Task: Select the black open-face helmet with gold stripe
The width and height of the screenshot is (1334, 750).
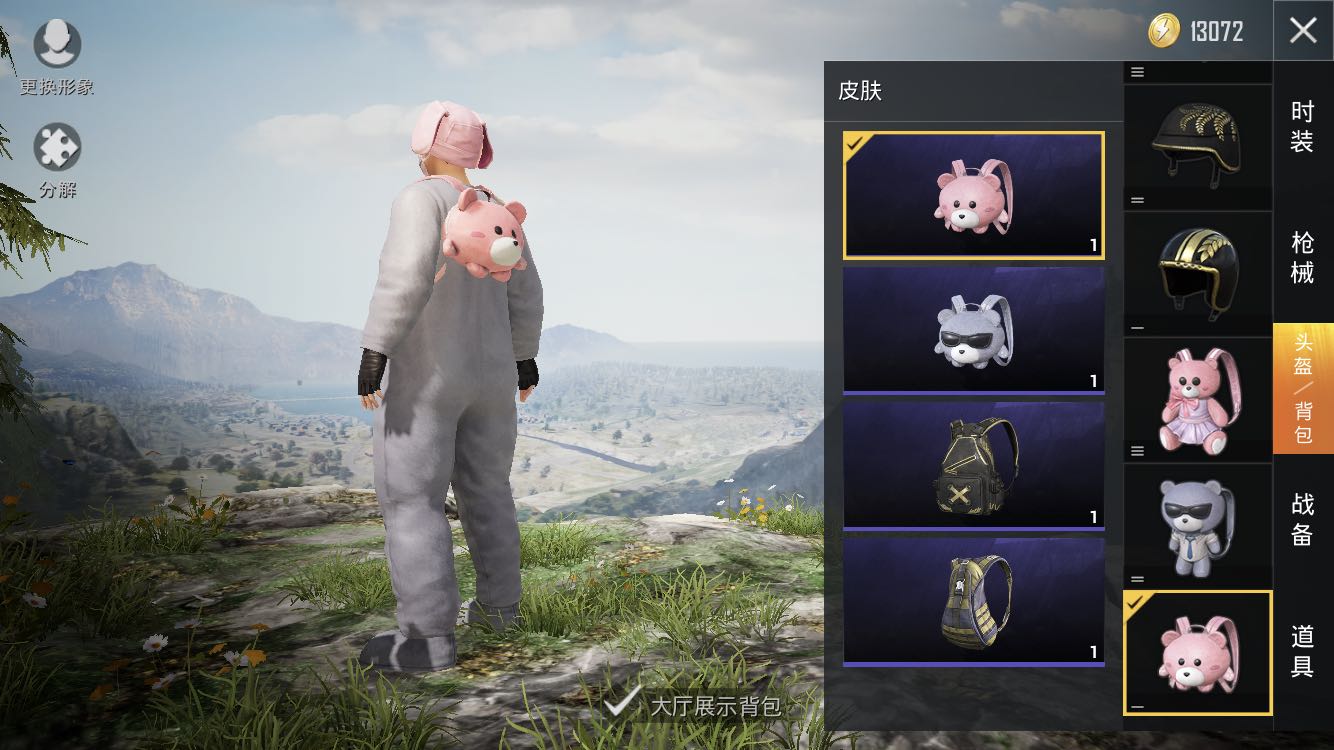Action: coord(1197,267)
